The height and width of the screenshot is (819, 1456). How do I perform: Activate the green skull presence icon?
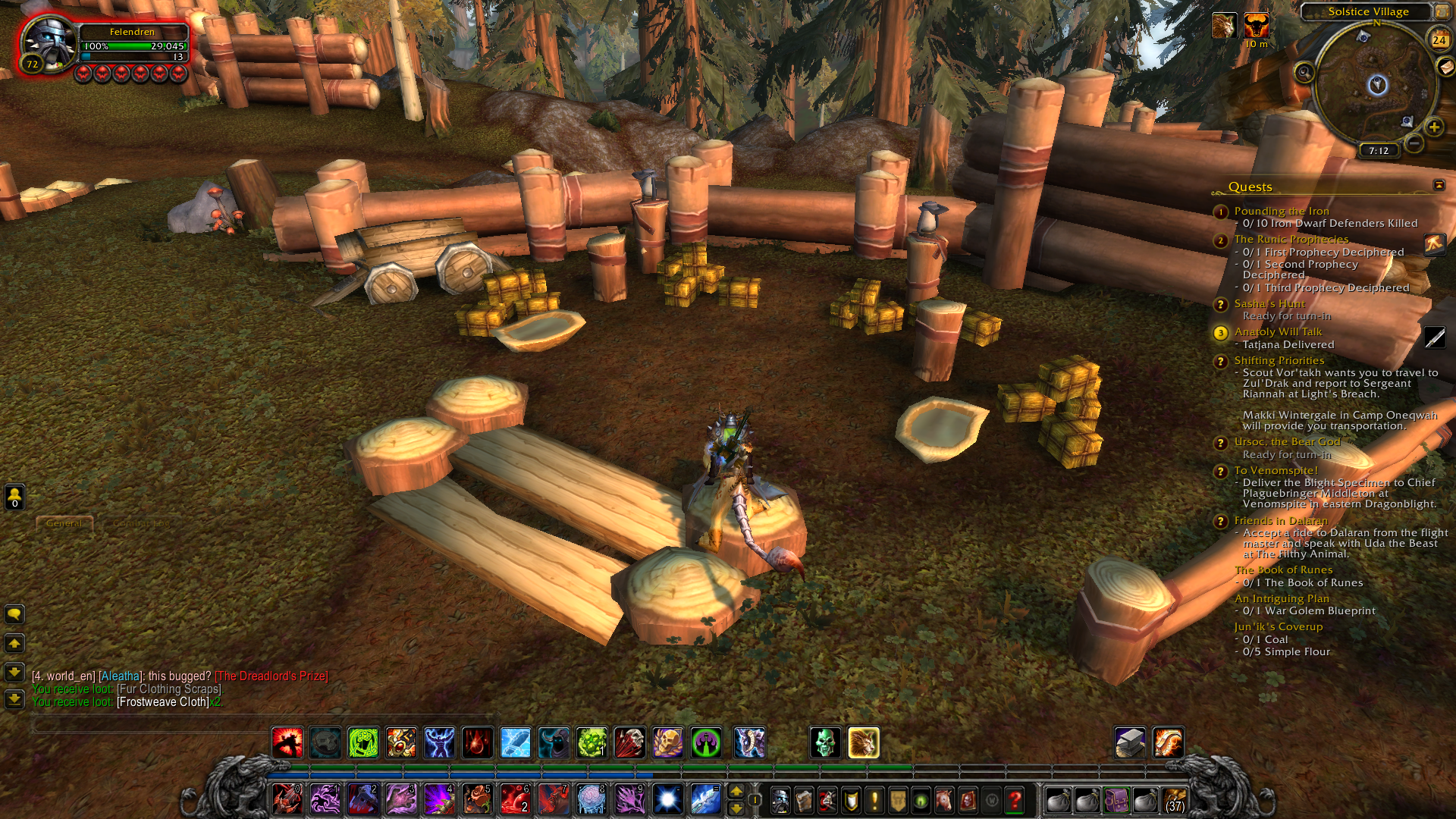tap(825, 743)
